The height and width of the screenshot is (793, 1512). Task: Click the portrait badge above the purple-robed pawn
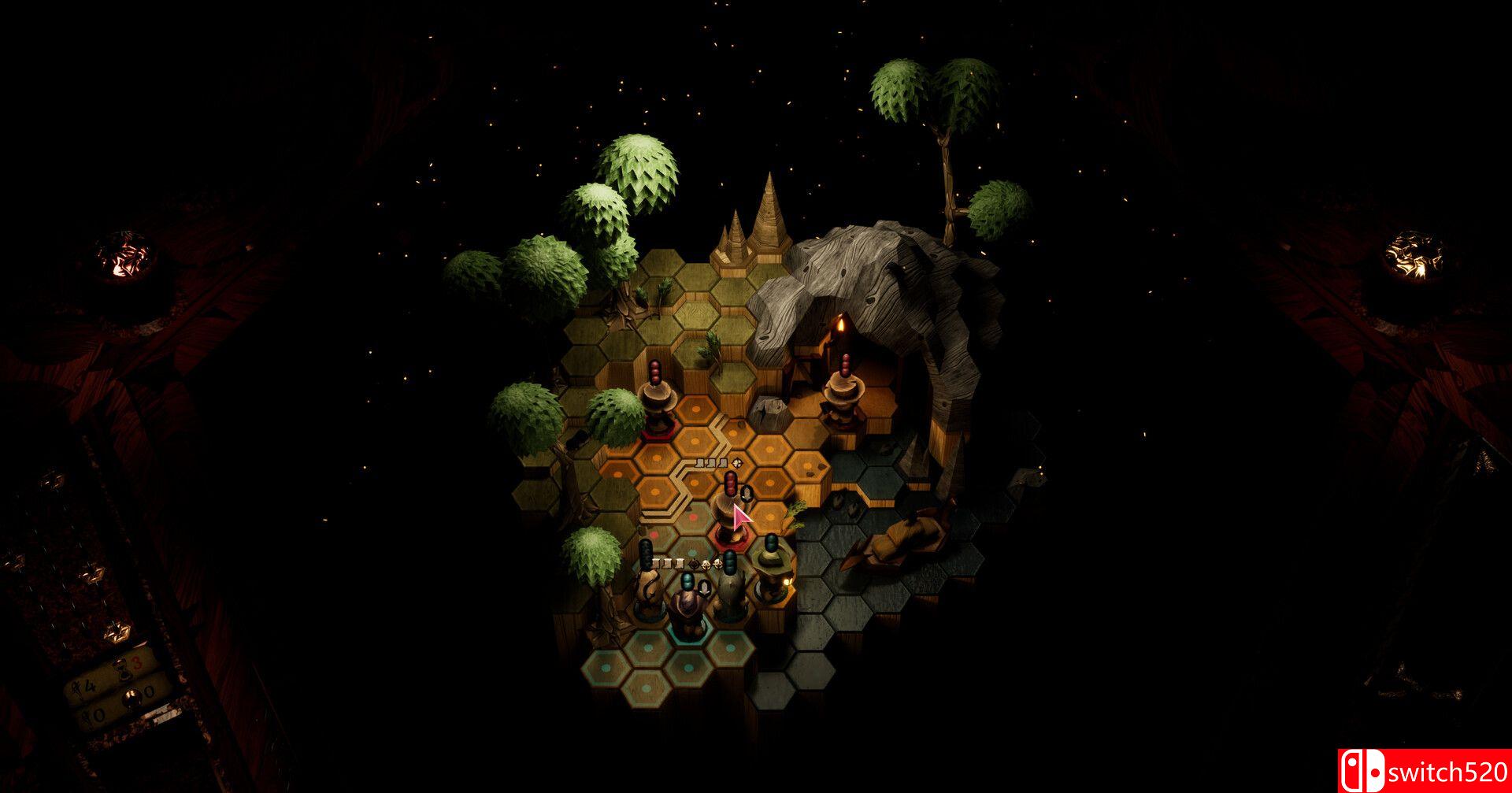point(704,585)
